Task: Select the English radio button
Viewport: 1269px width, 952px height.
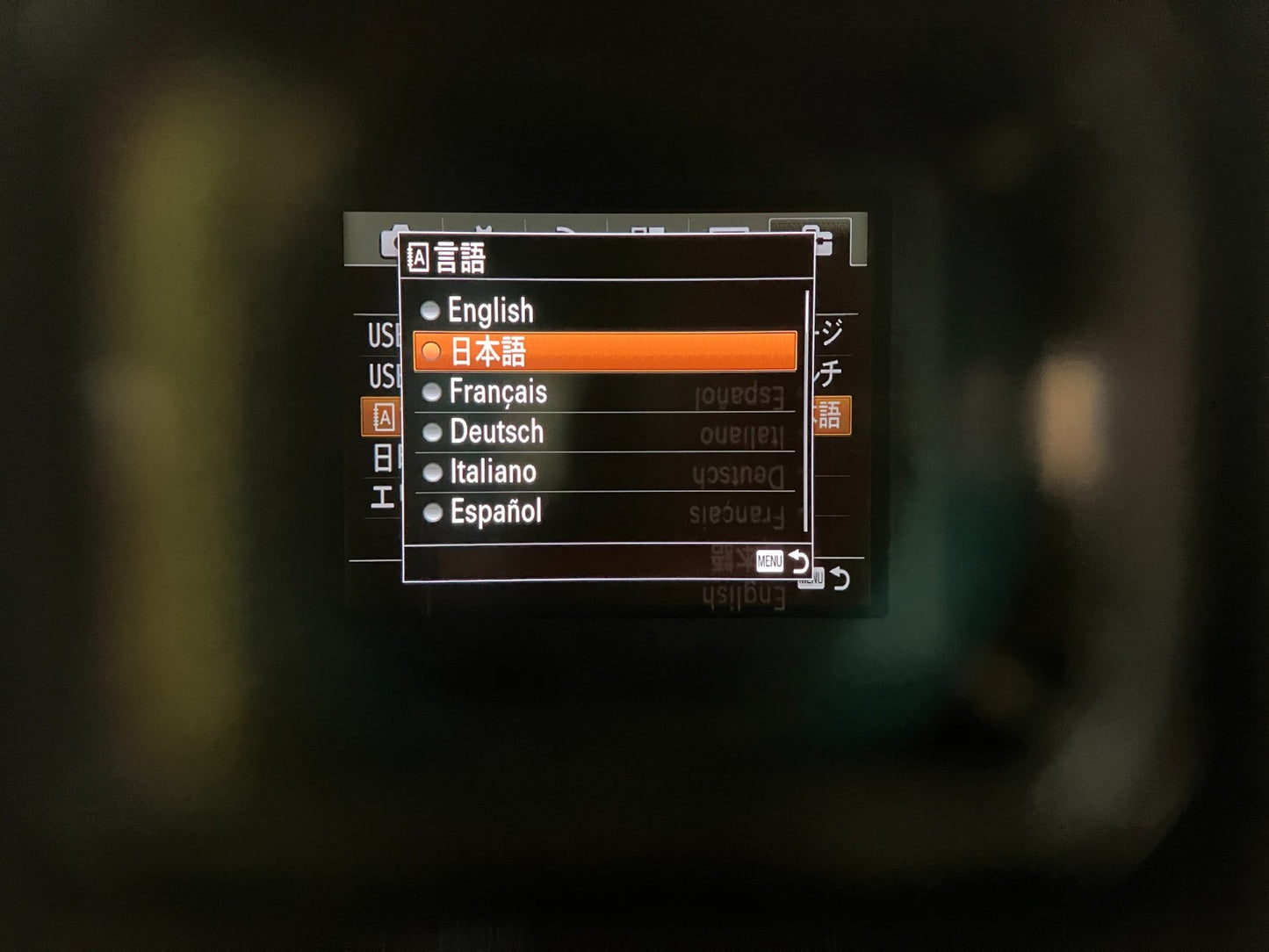Action: 430,311
